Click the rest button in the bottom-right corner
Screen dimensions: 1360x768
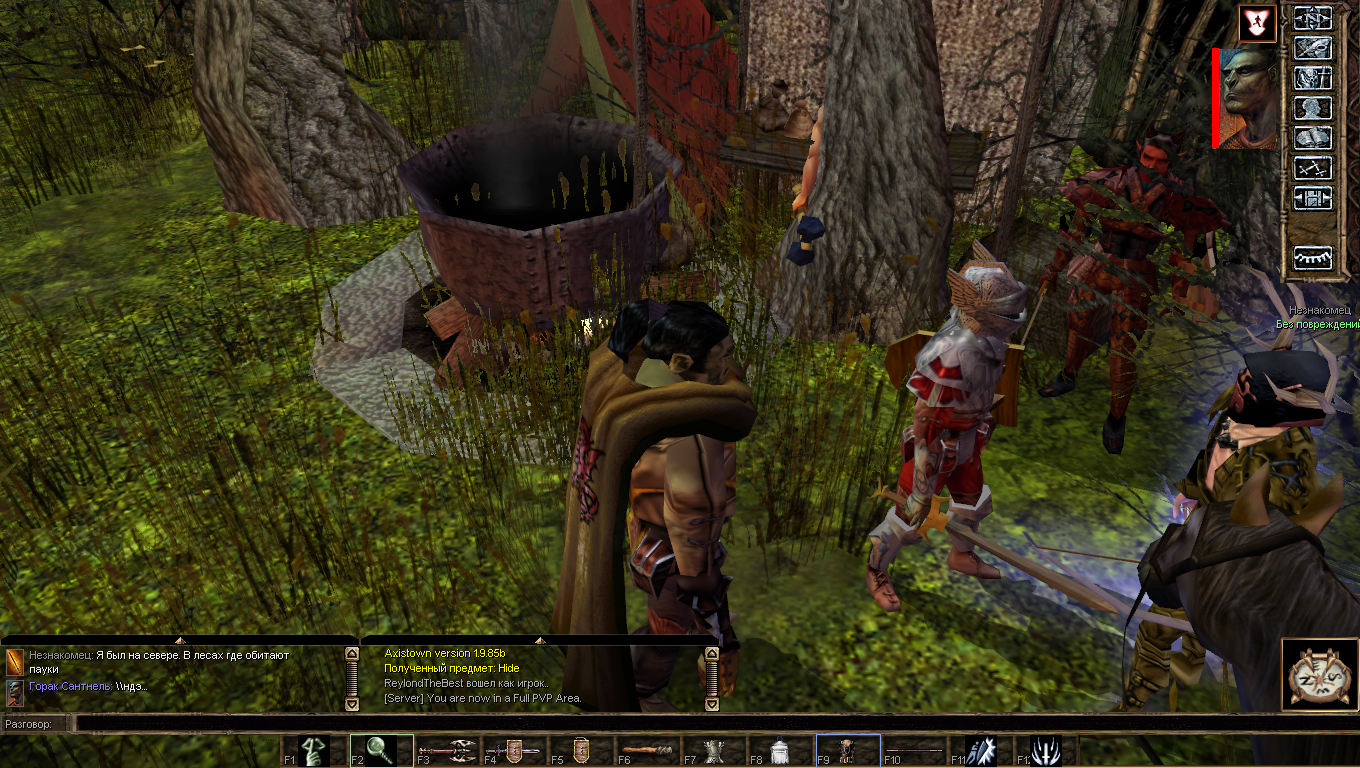(x=1320, y=675)
